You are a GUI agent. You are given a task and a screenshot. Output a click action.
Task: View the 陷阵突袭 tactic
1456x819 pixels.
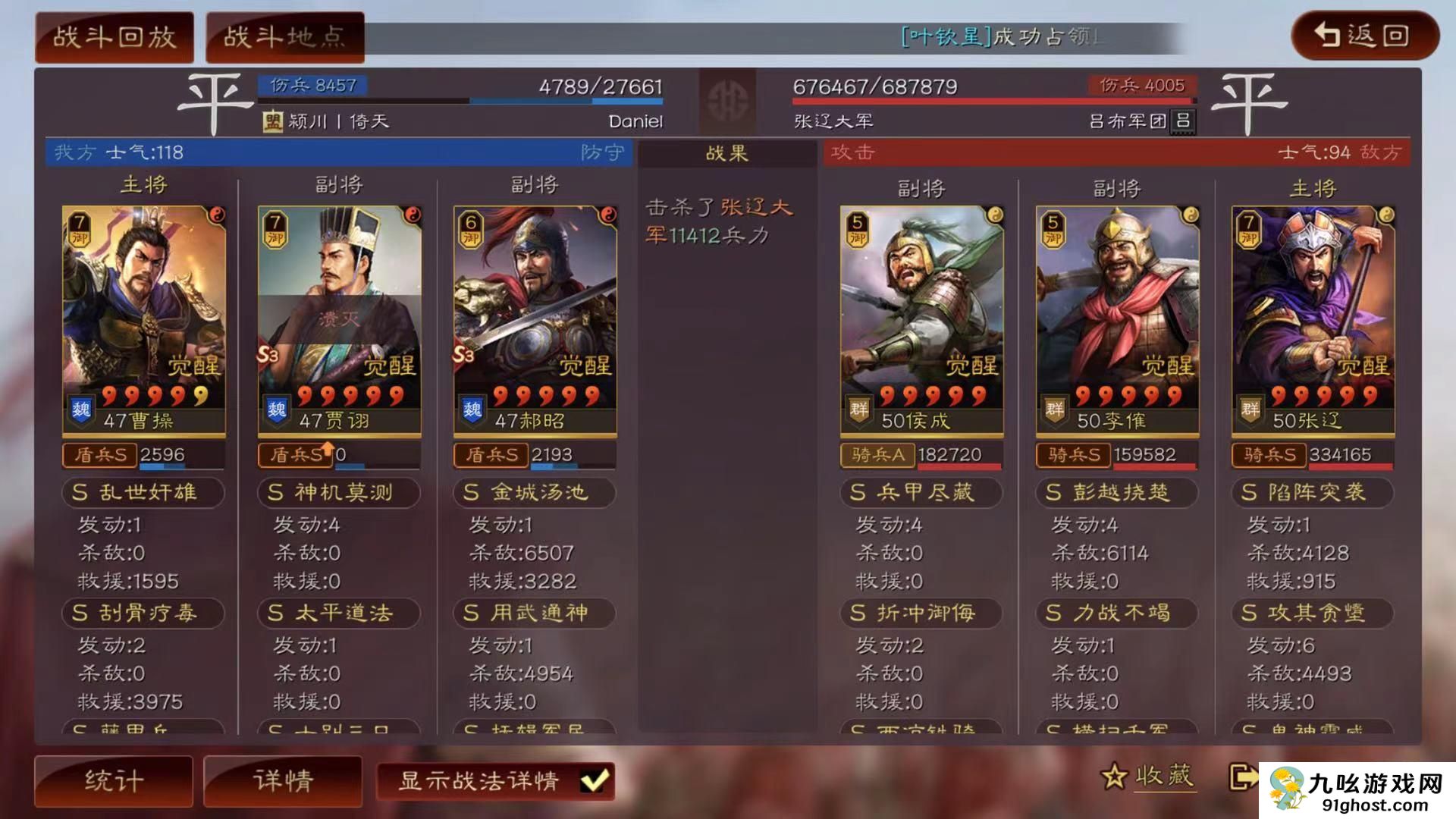click(x=1313, y=492)
